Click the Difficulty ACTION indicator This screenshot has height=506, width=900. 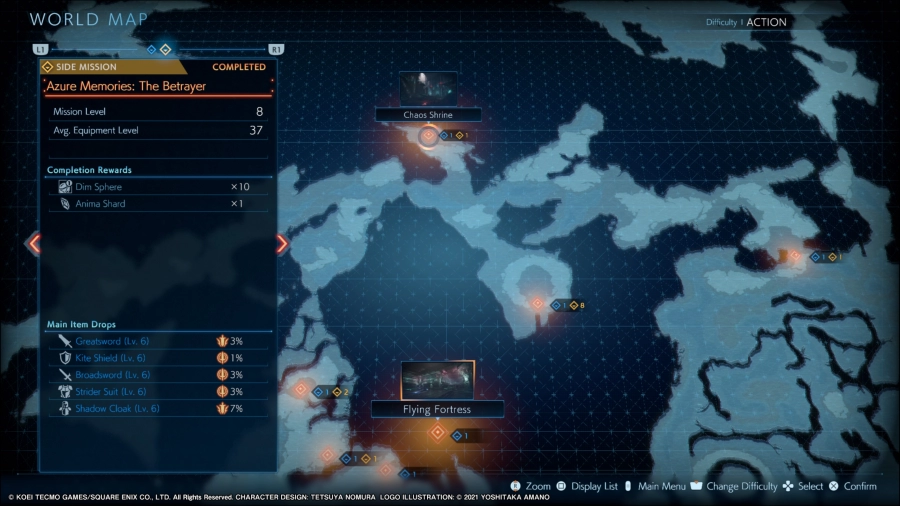pyautogui.click(x=746, y=22)
